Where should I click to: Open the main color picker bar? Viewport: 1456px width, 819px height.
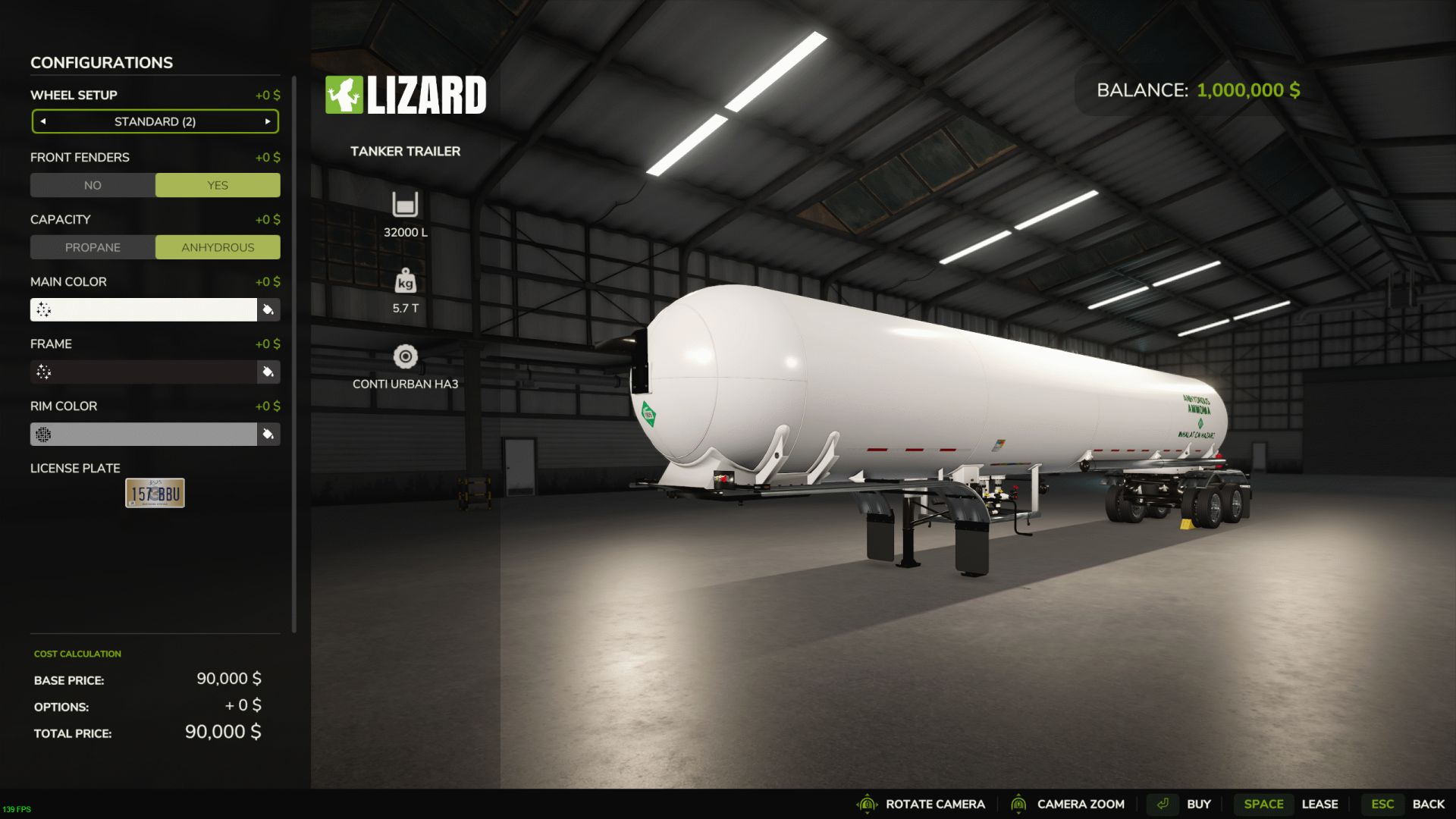pos(143,309)
